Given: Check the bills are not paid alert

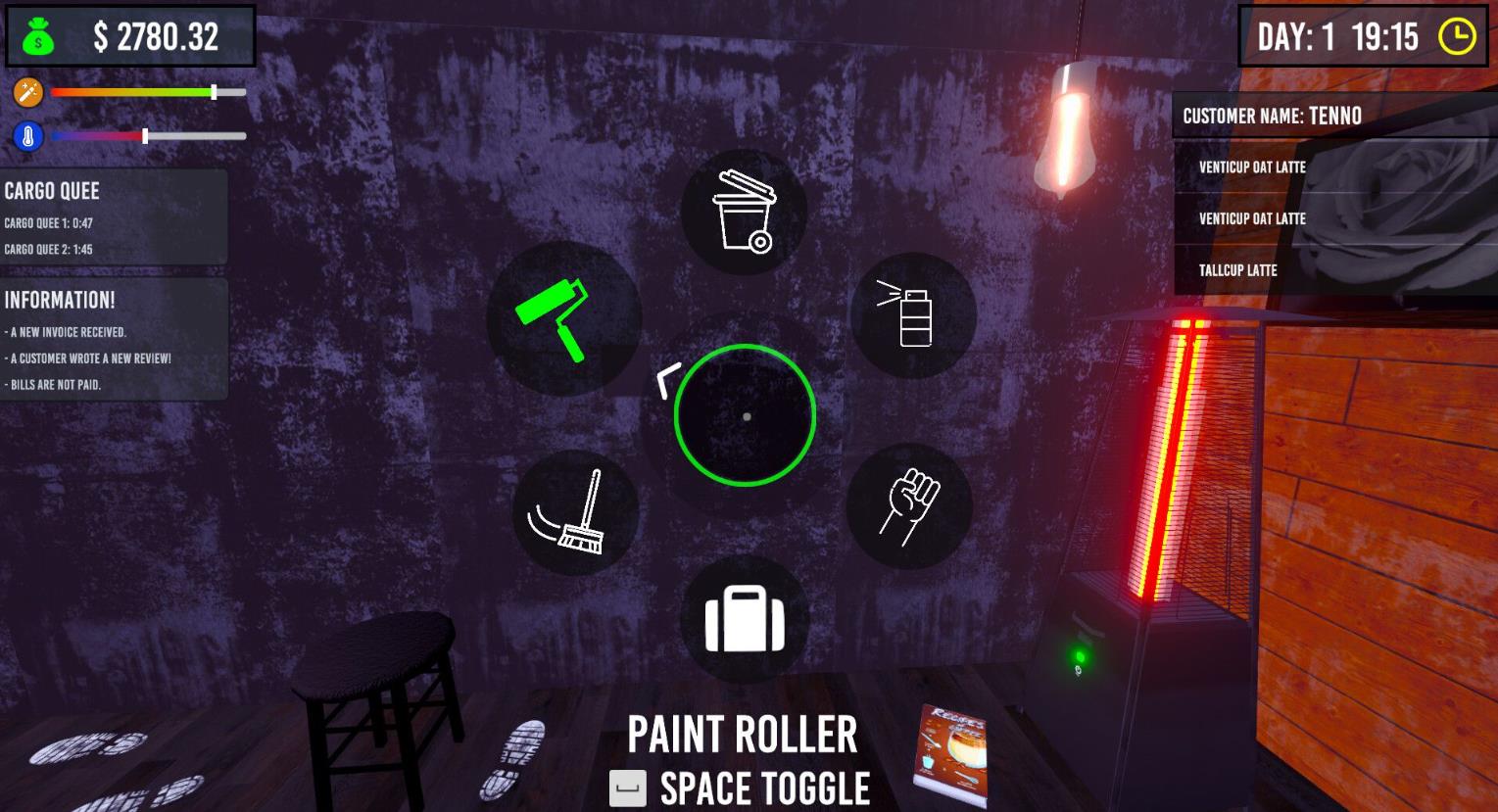Looking at the screenshot, I should click(x=55, y=385).
